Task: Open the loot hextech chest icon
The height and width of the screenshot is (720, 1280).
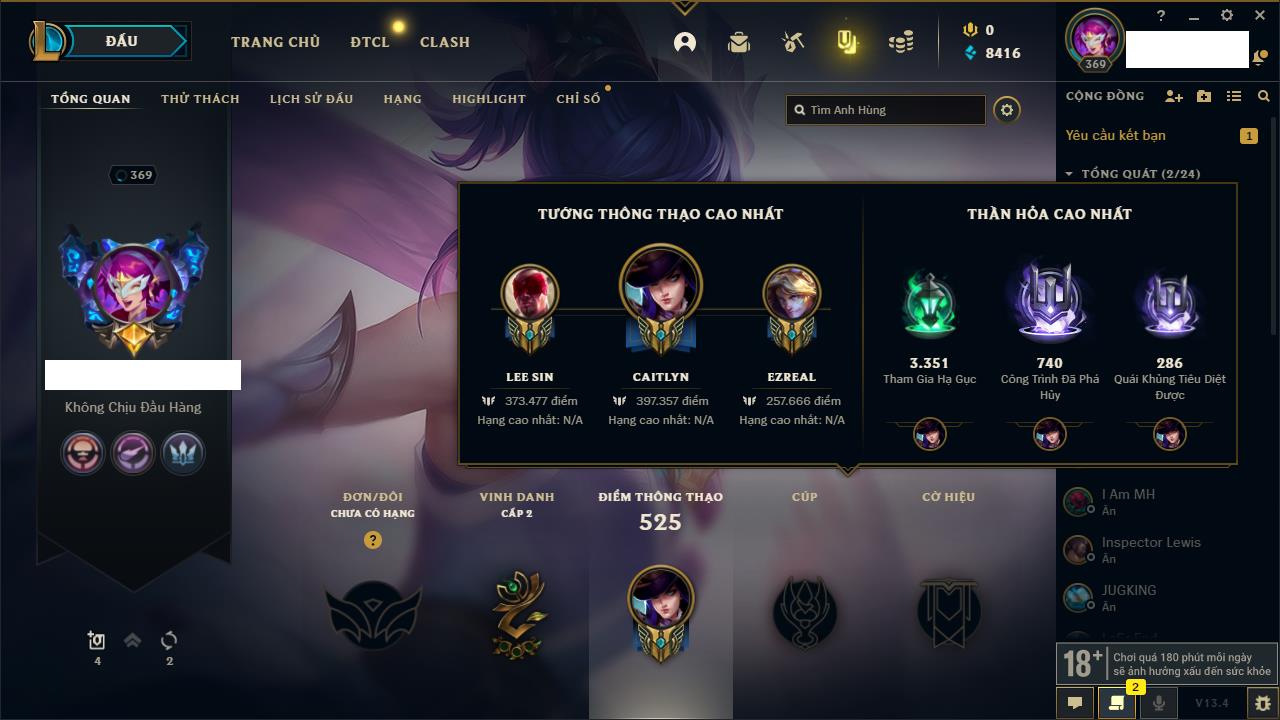Action: click(x=792, y=42)
